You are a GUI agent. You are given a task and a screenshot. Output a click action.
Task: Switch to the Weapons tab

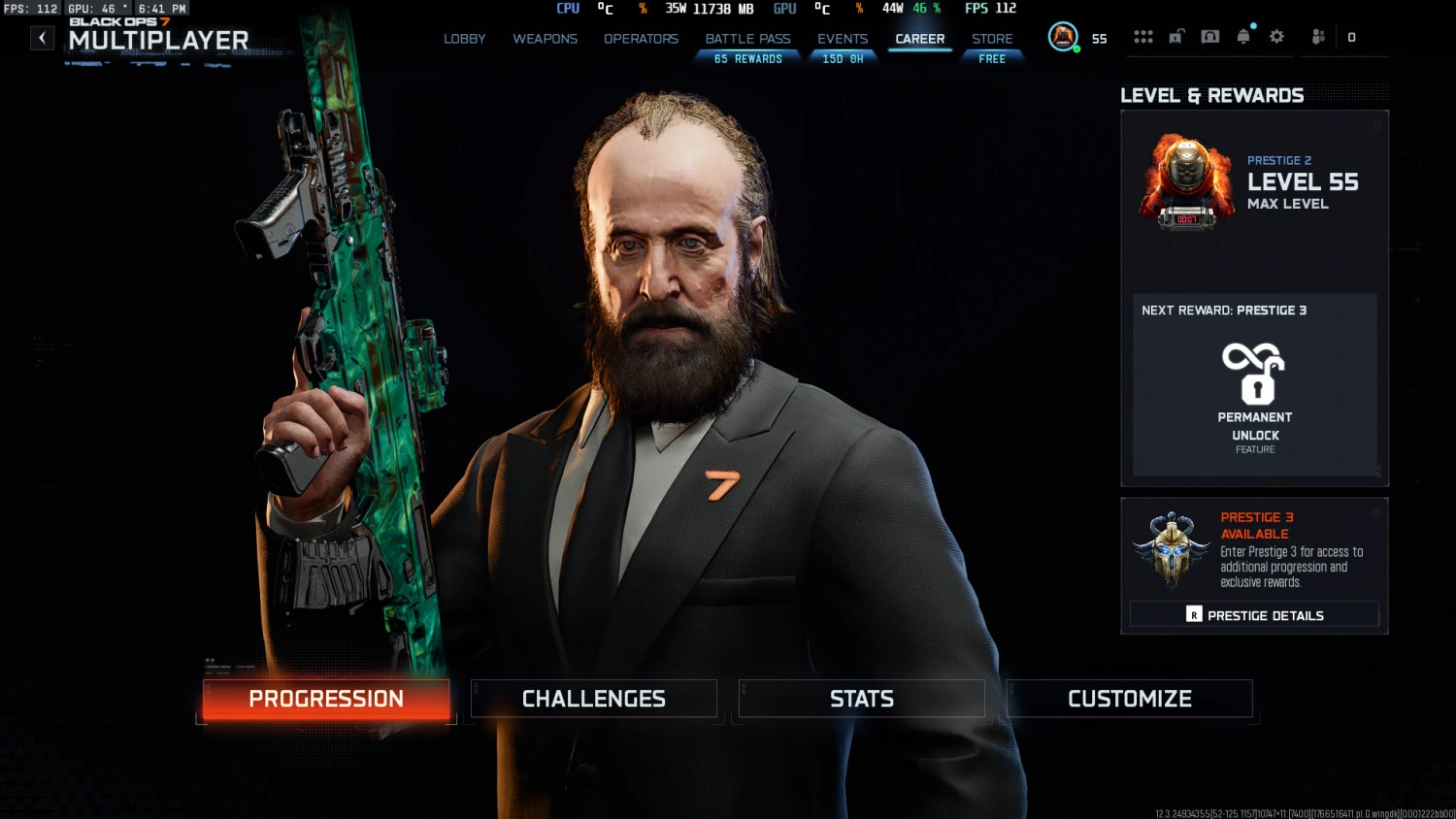545,39
